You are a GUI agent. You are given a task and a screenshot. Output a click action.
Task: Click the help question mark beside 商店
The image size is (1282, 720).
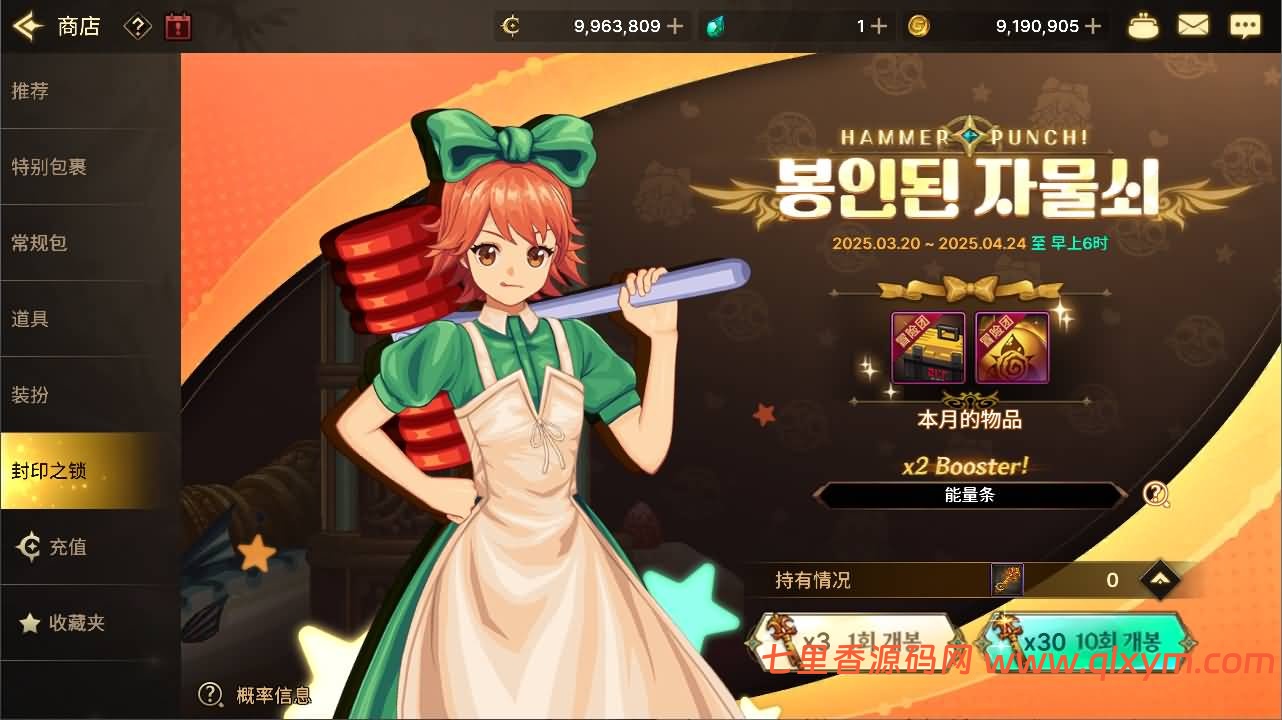coord(137,25)
